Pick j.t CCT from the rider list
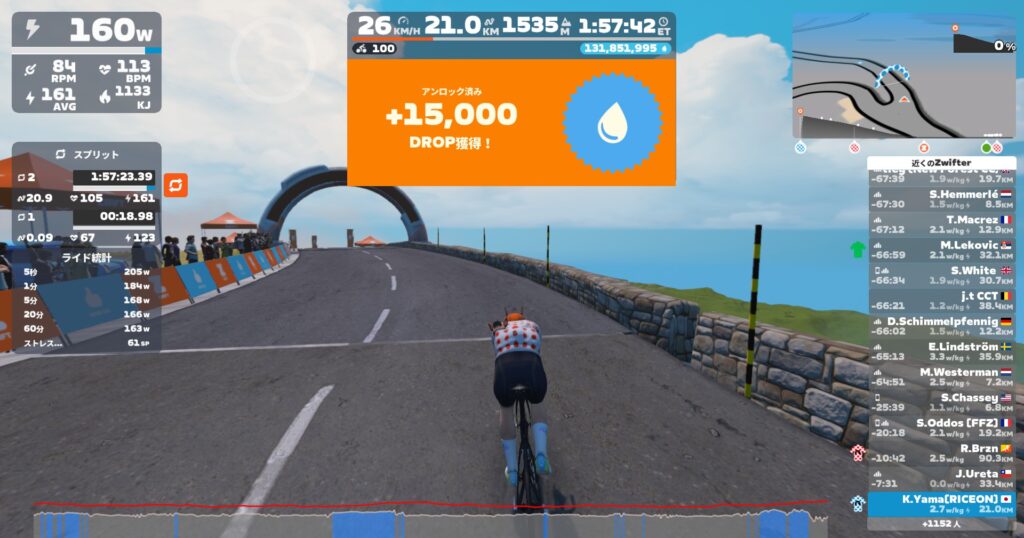The height and width of the screenshot is (538, 1024). (x=941, y=300)
